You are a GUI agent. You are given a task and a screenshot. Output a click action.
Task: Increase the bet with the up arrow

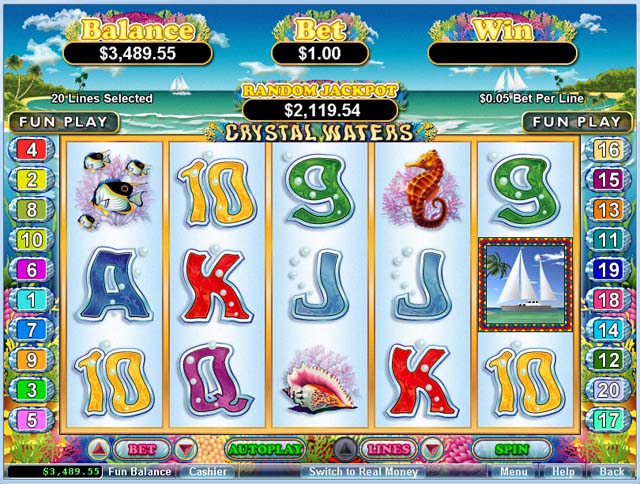coord(101,449)
